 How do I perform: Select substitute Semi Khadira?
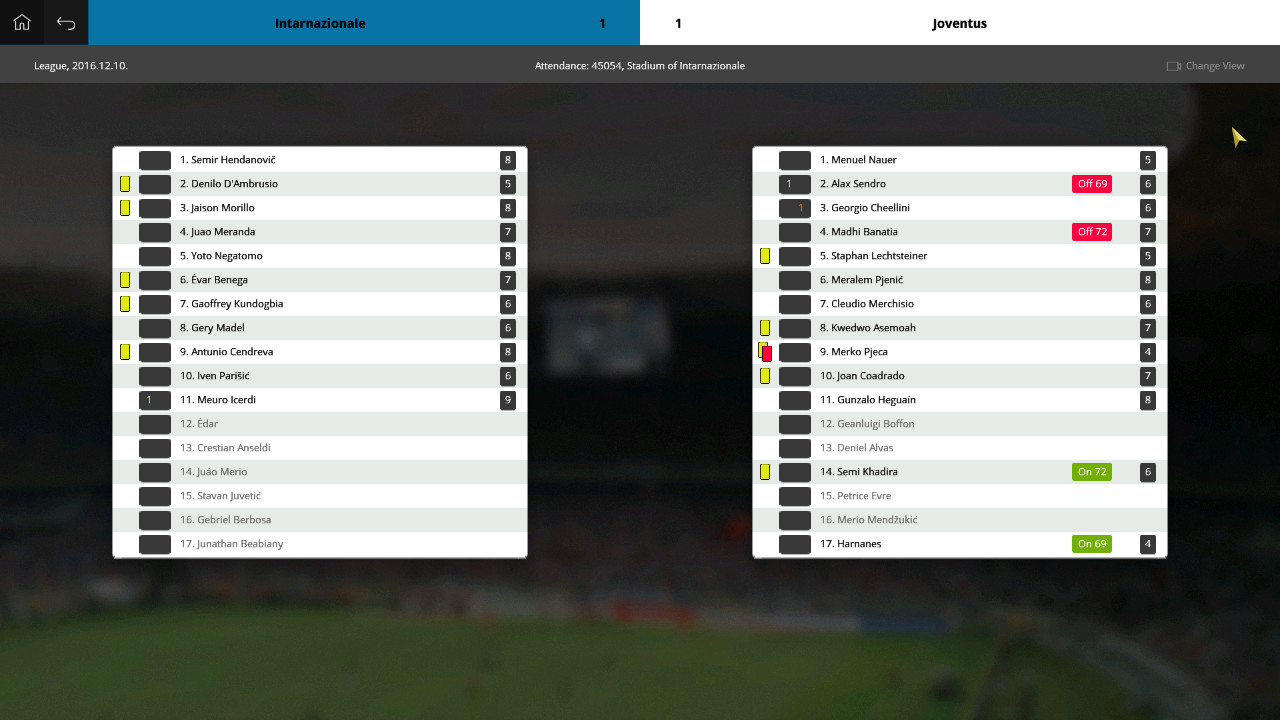(x=859, y=472)
